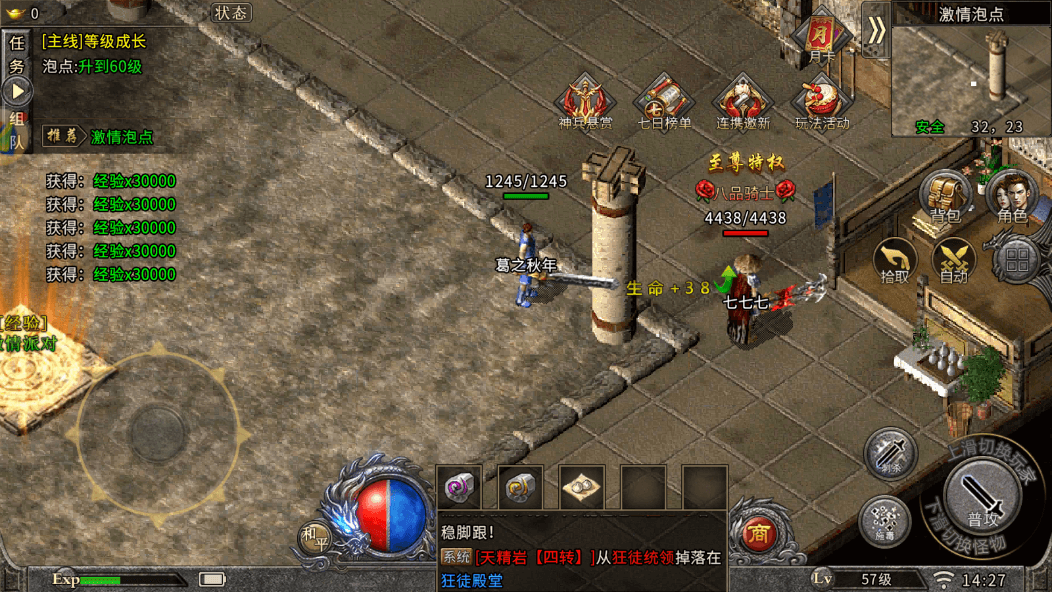Switch to the 任务 quest tab
1052x592 pixels.
(16, 54)
